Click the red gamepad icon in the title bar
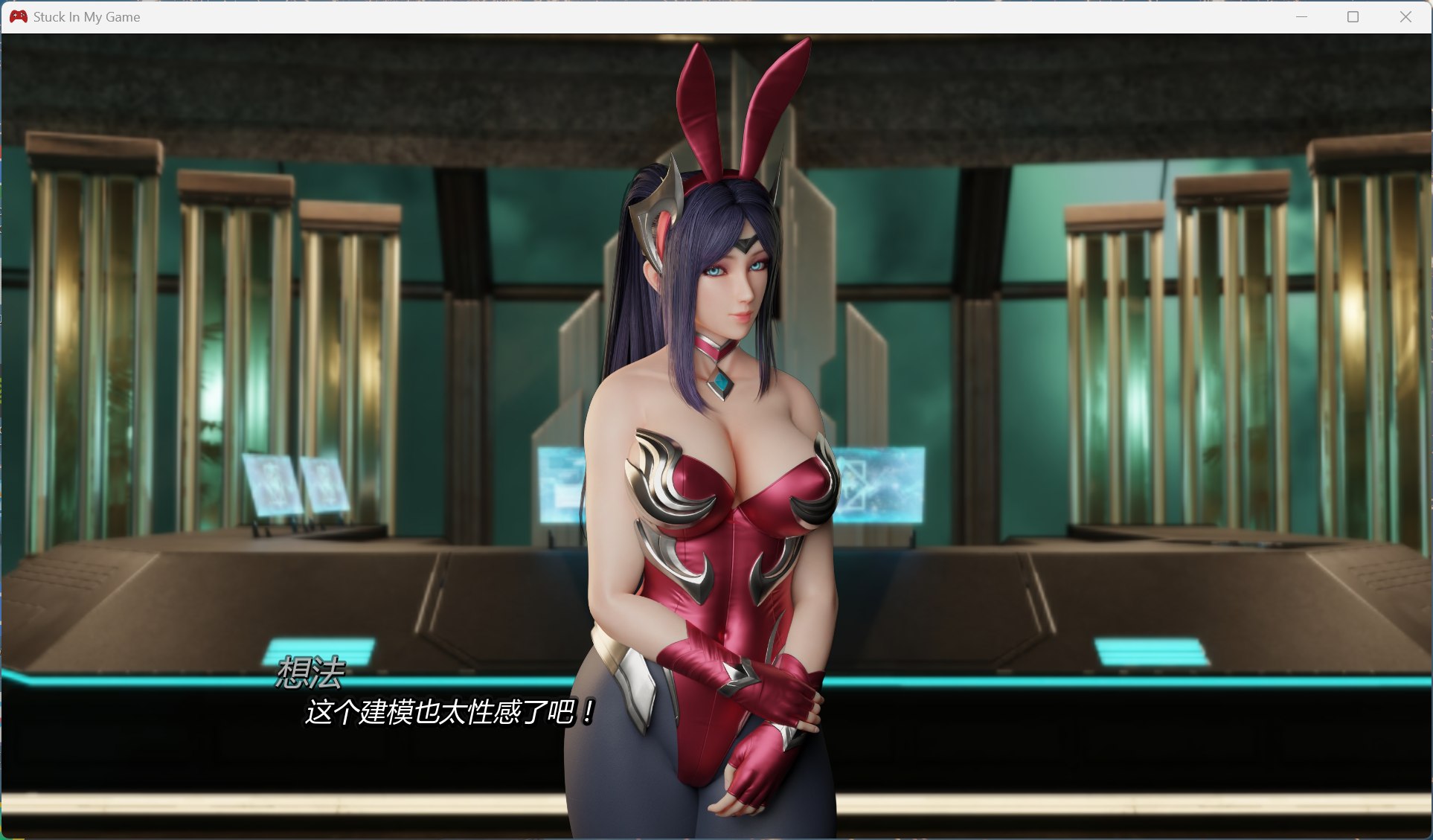Screen dimensions: 1433x840 [19, 16]
